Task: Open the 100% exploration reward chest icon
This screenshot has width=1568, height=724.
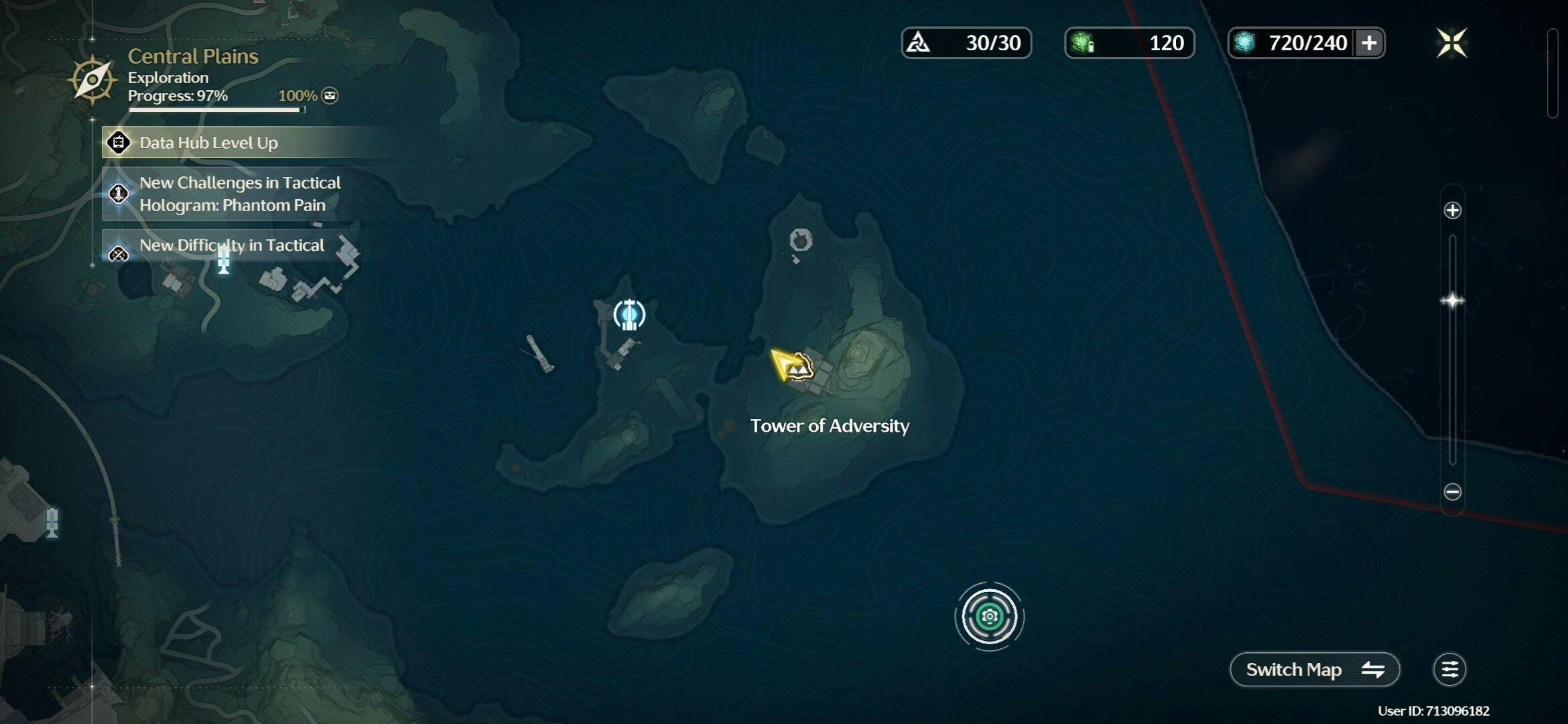Action: (330, 96)
